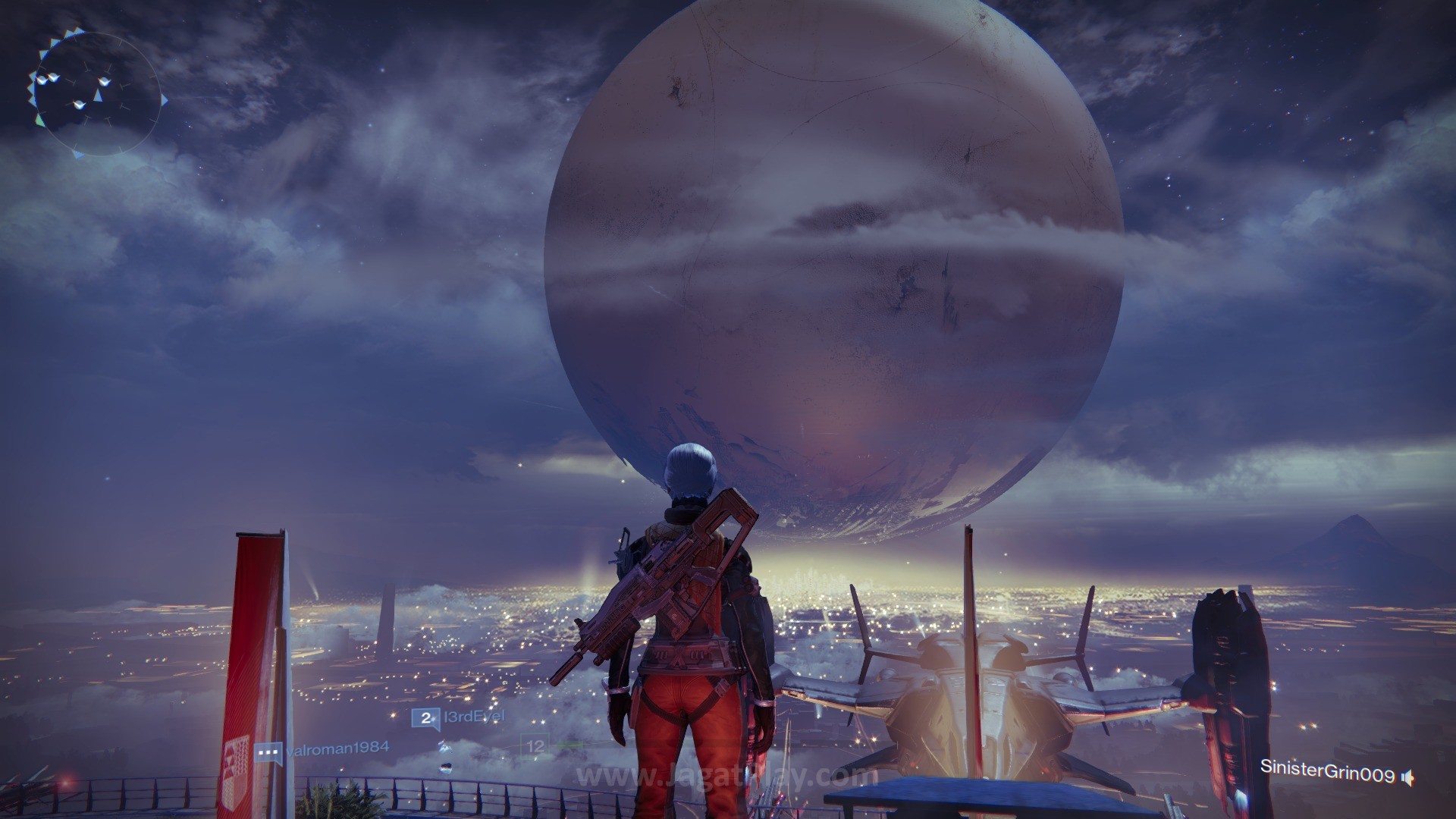Expand the objective counter box showing 12
Image resolution: width=1456 pixels, height=819 pixels.
click(x=535, y=746)
